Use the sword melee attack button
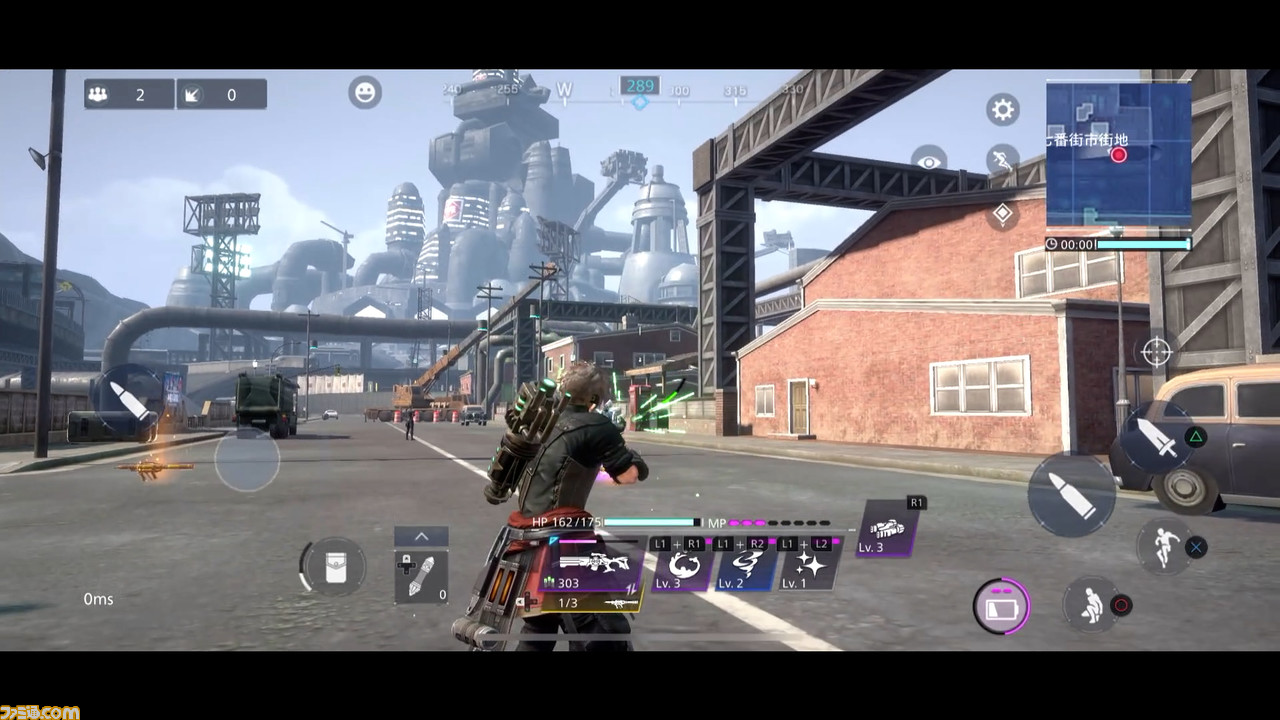 point(1157,437)
